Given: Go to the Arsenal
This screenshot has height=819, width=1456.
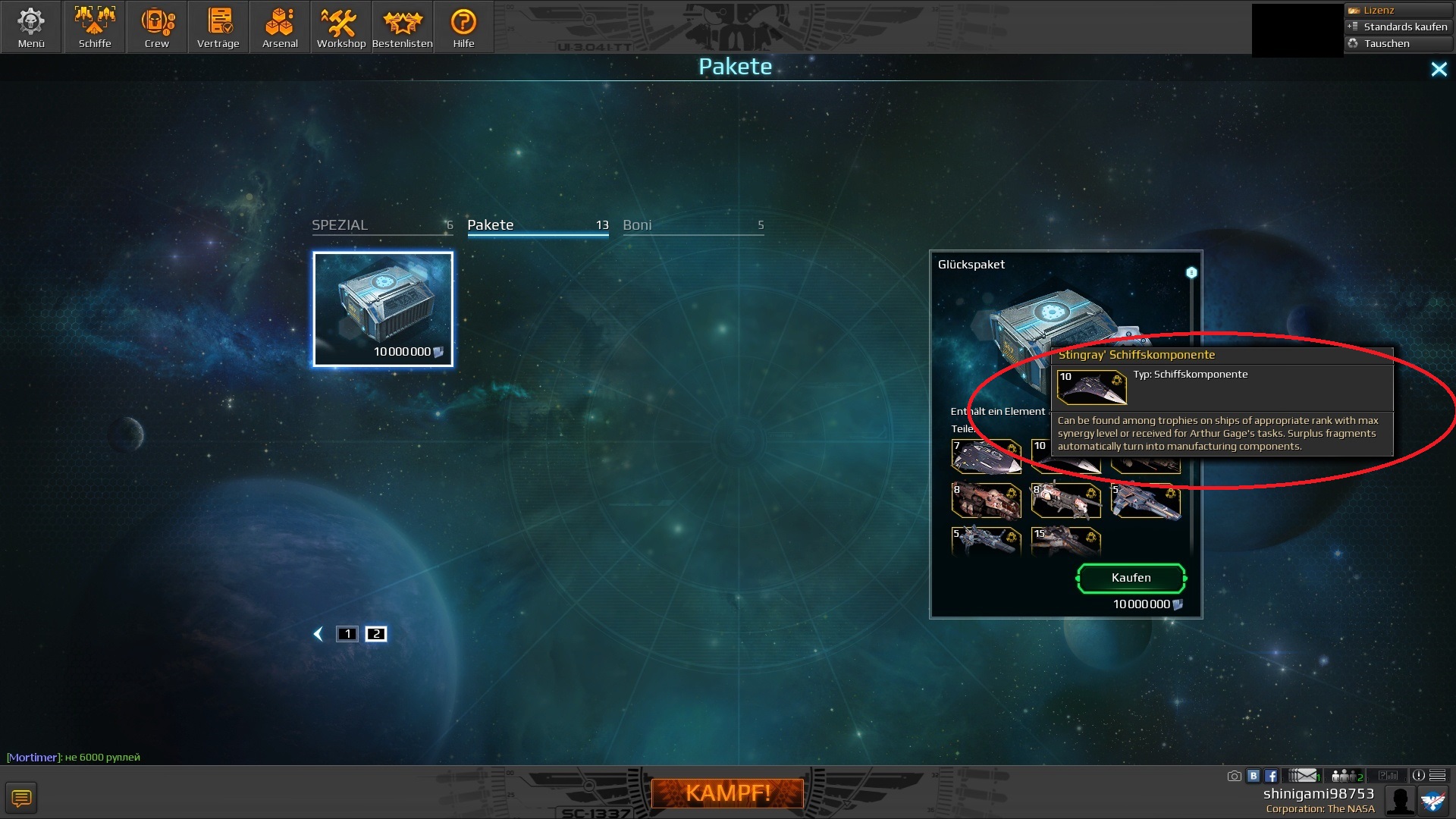Looking at the screenshot, I should coord(280,27).
